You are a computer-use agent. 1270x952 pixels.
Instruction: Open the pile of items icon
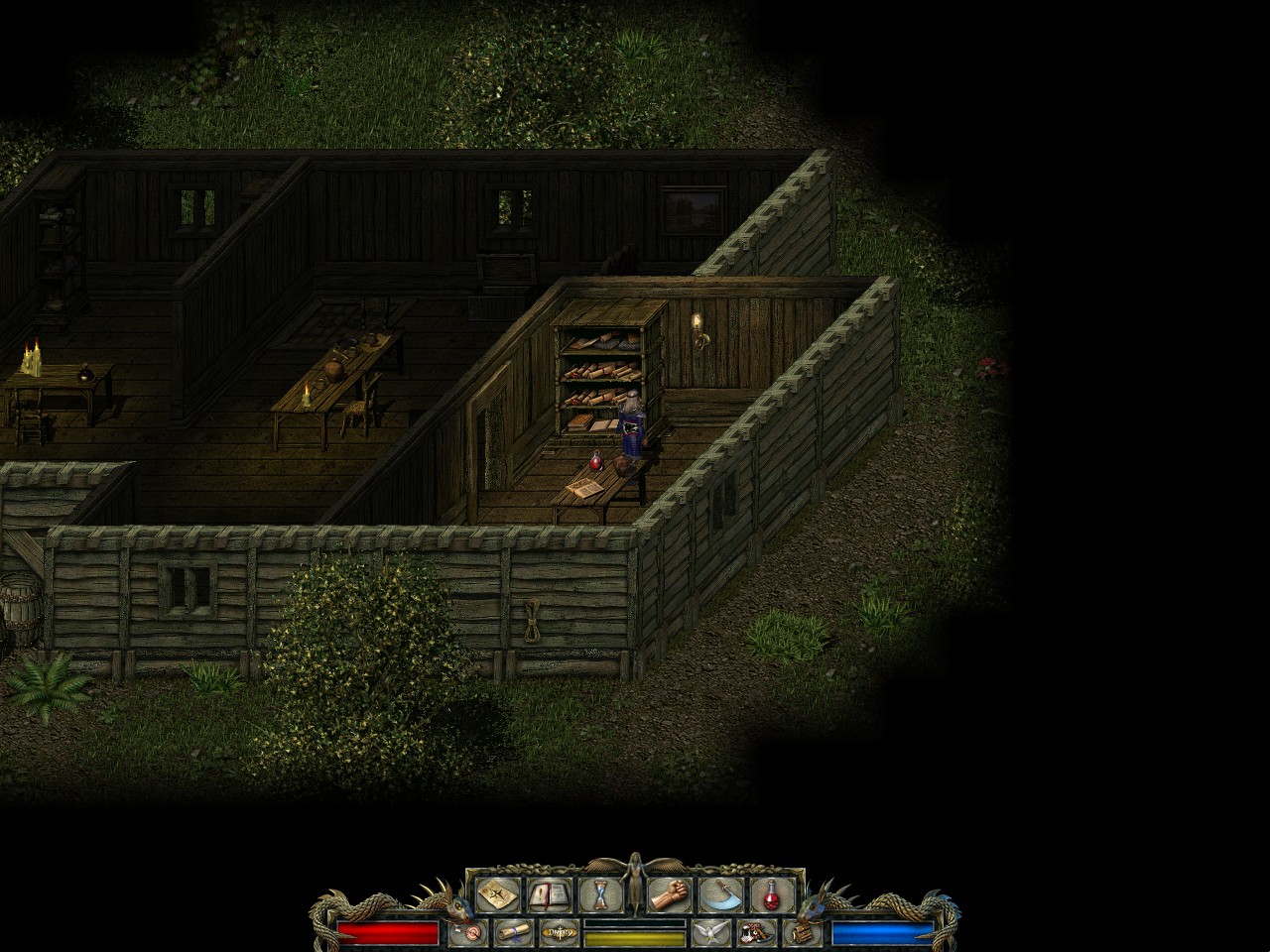[757, 932]
